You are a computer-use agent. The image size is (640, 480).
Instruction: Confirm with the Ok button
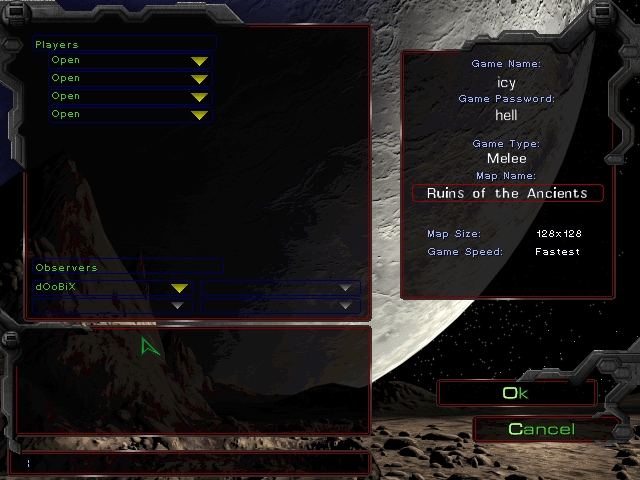(515, 393)
